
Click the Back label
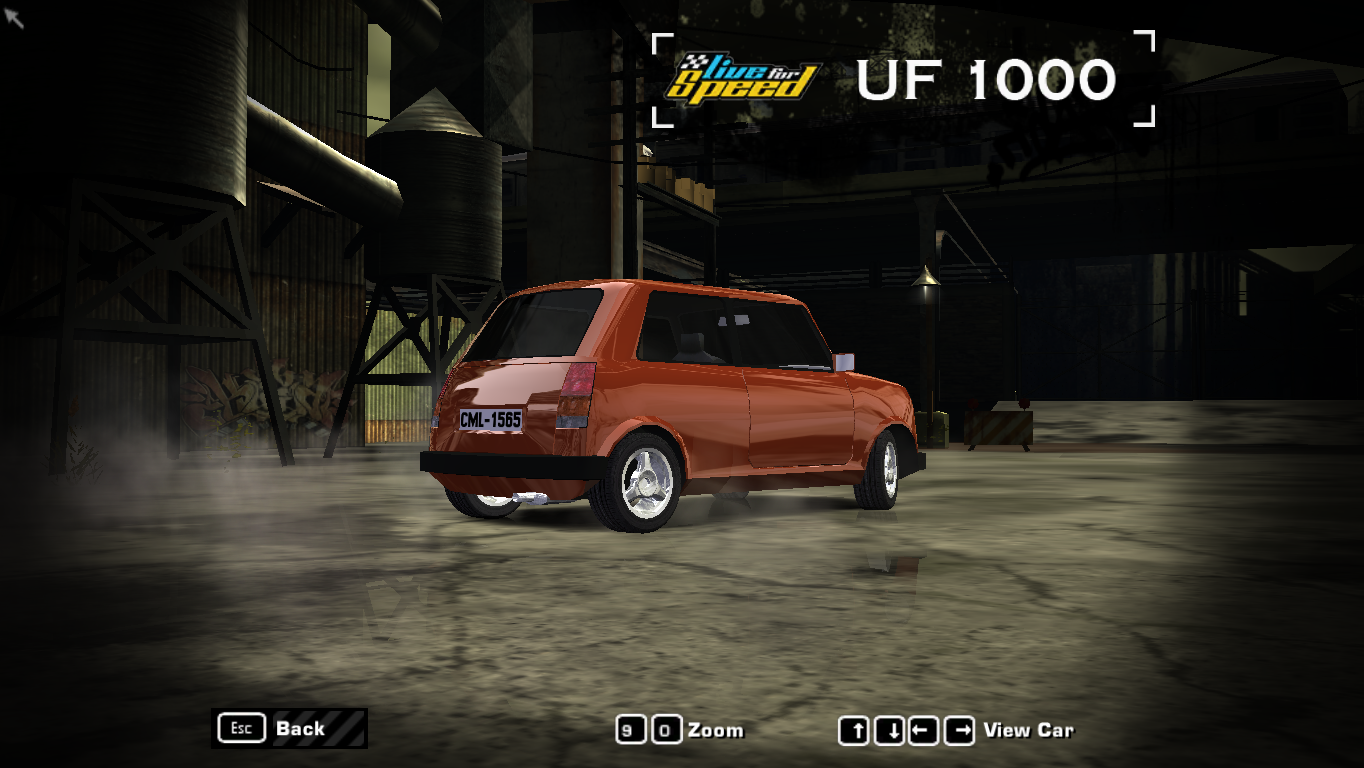[298, 728]
